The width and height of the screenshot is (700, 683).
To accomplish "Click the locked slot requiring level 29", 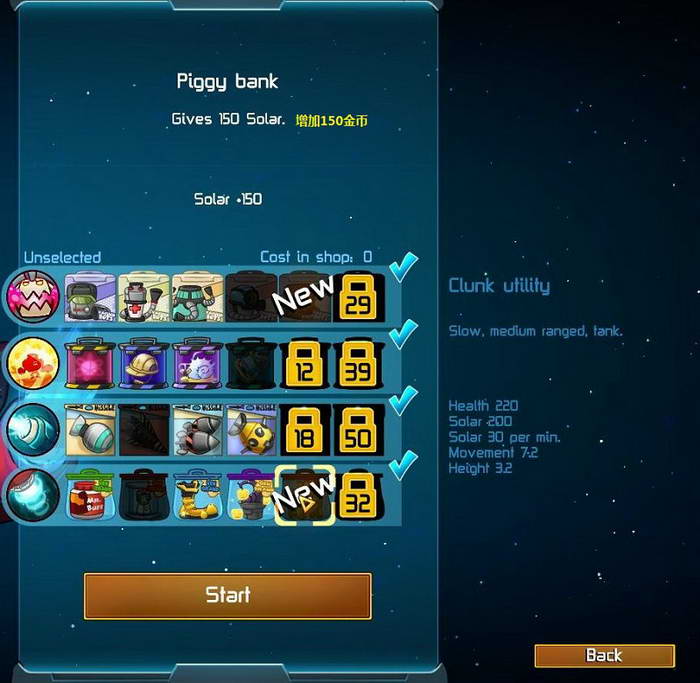I will [x=357, y=296].
